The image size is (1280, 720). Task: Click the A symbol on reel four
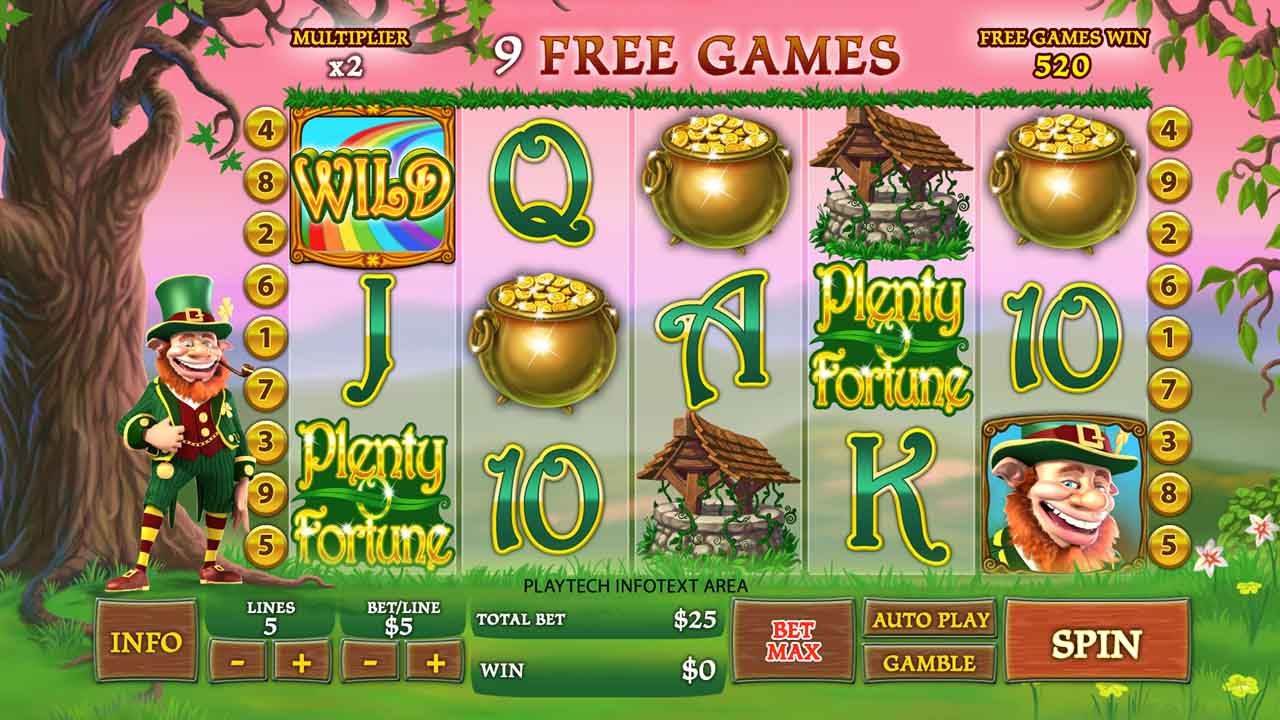pos(718,330)
